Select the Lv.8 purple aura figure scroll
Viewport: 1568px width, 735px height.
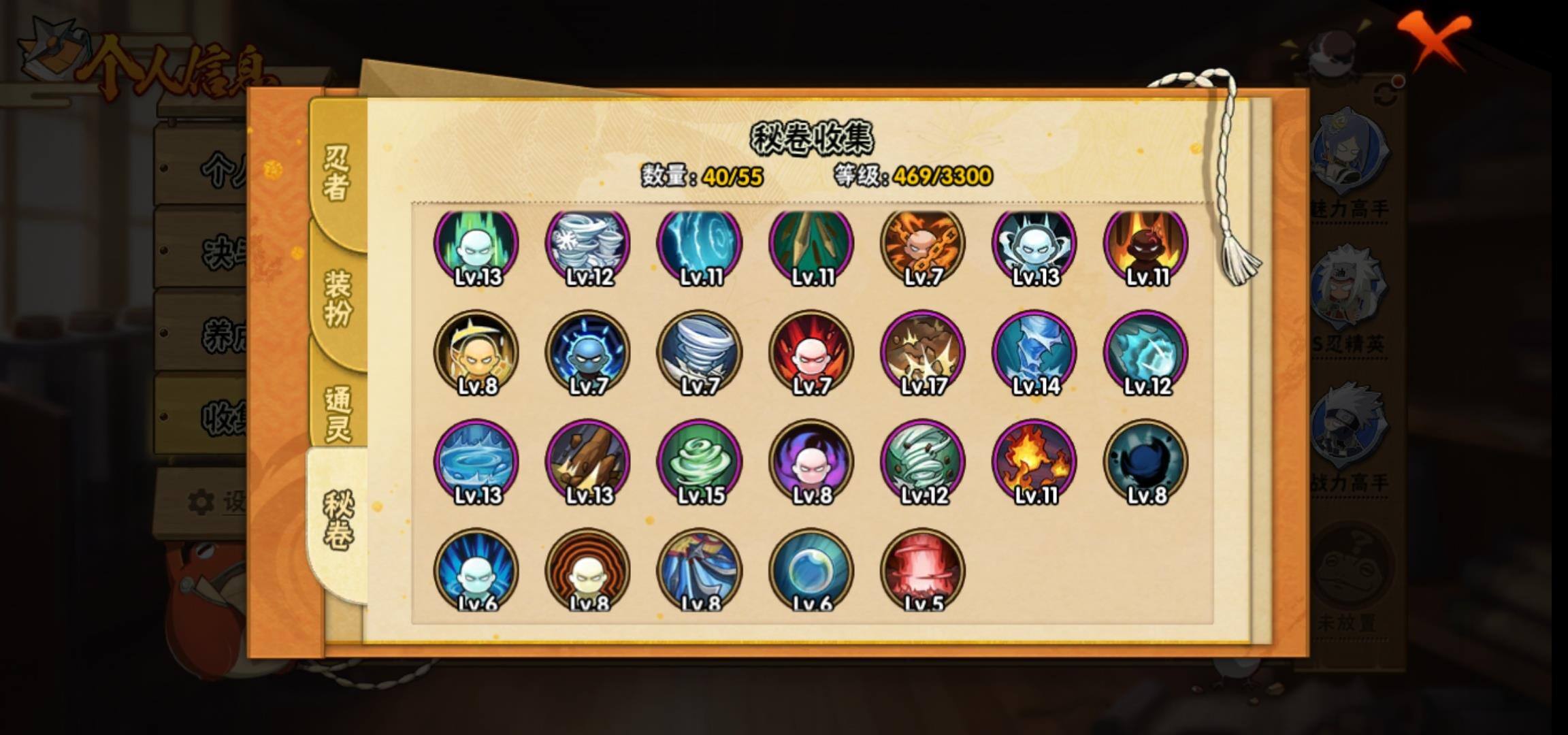pos(811,461)
